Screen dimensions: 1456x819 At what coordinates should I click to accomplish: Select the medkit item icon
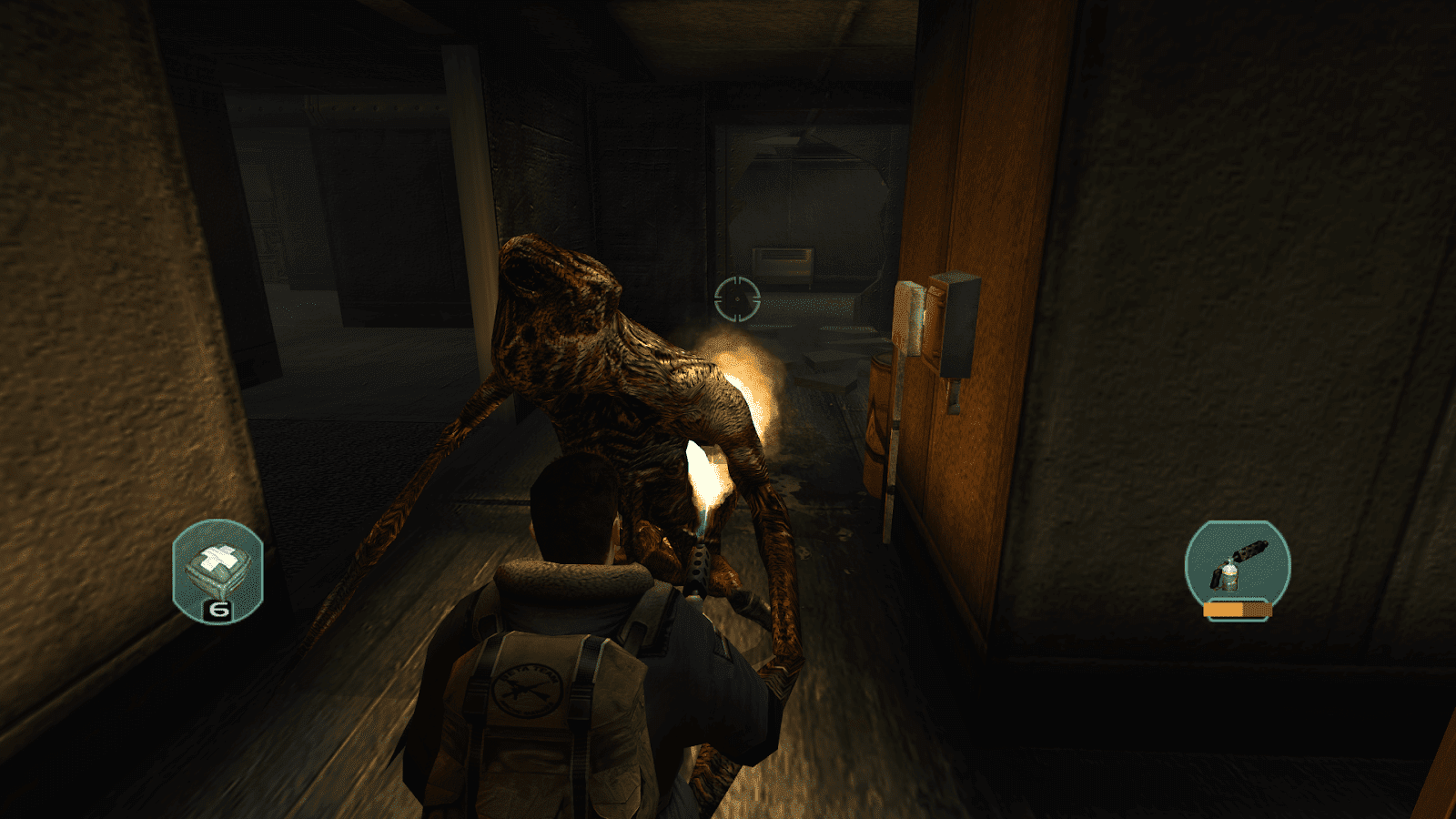click(218, 562)
